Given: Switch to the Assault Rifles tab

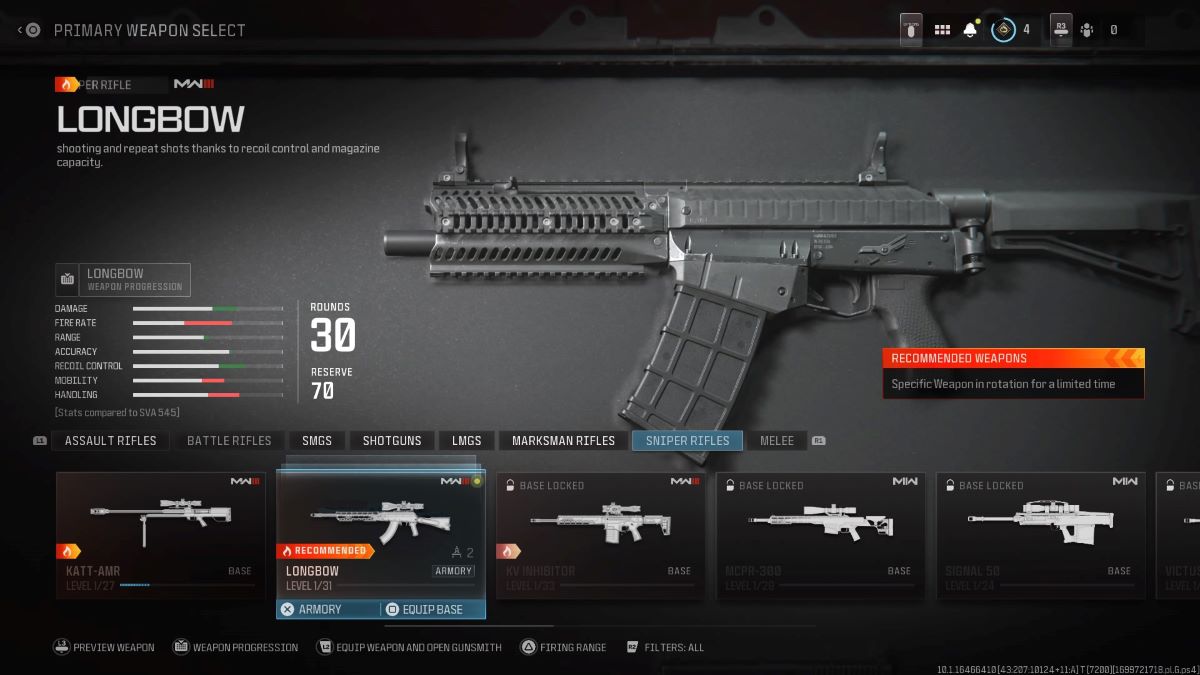Looking at the screenshot, I should (x=110, y=441).
